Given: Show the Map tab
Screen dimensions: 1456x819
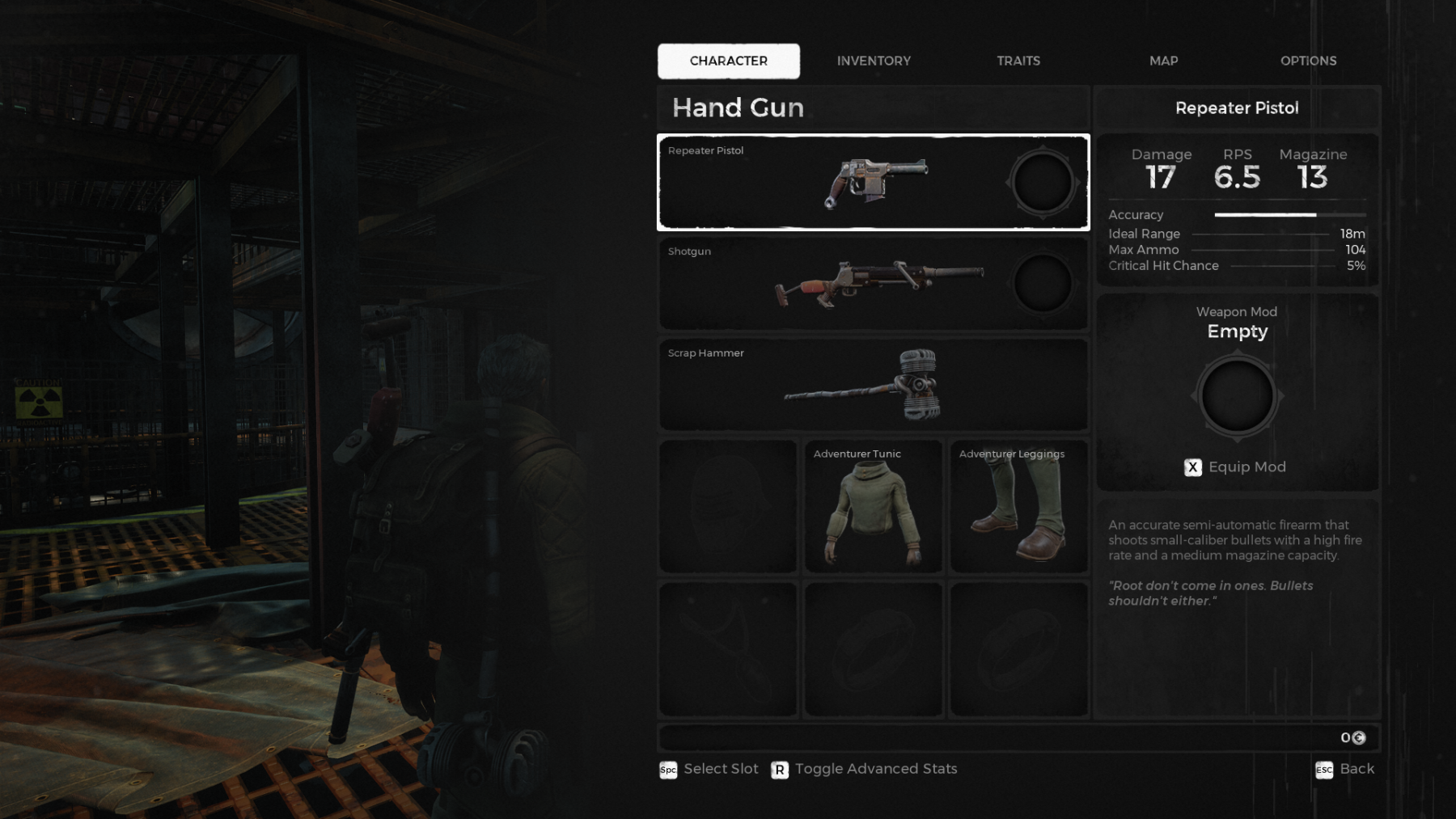Looking at the screenshot, I should pos(1163,61).
